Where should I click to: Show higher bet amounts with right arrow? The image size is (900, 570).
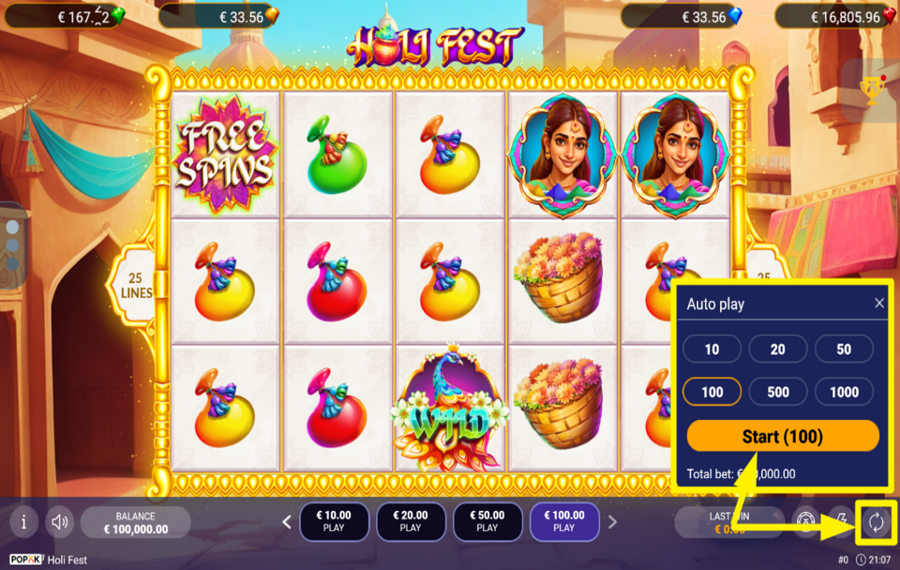(x=612, y=521)
